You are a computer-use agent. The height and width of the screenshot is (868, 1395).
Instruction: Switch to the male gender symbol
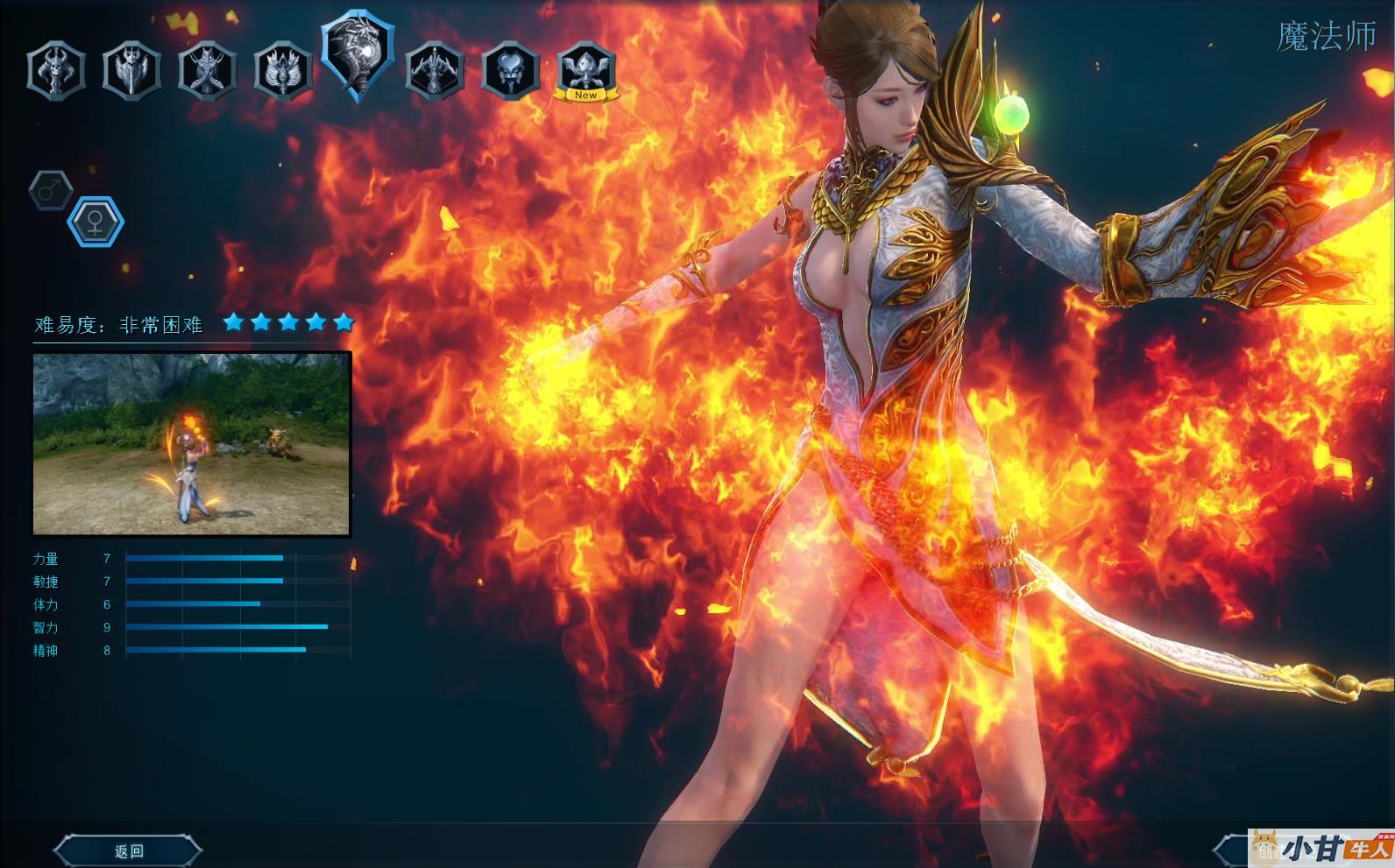tap(51, 189)
